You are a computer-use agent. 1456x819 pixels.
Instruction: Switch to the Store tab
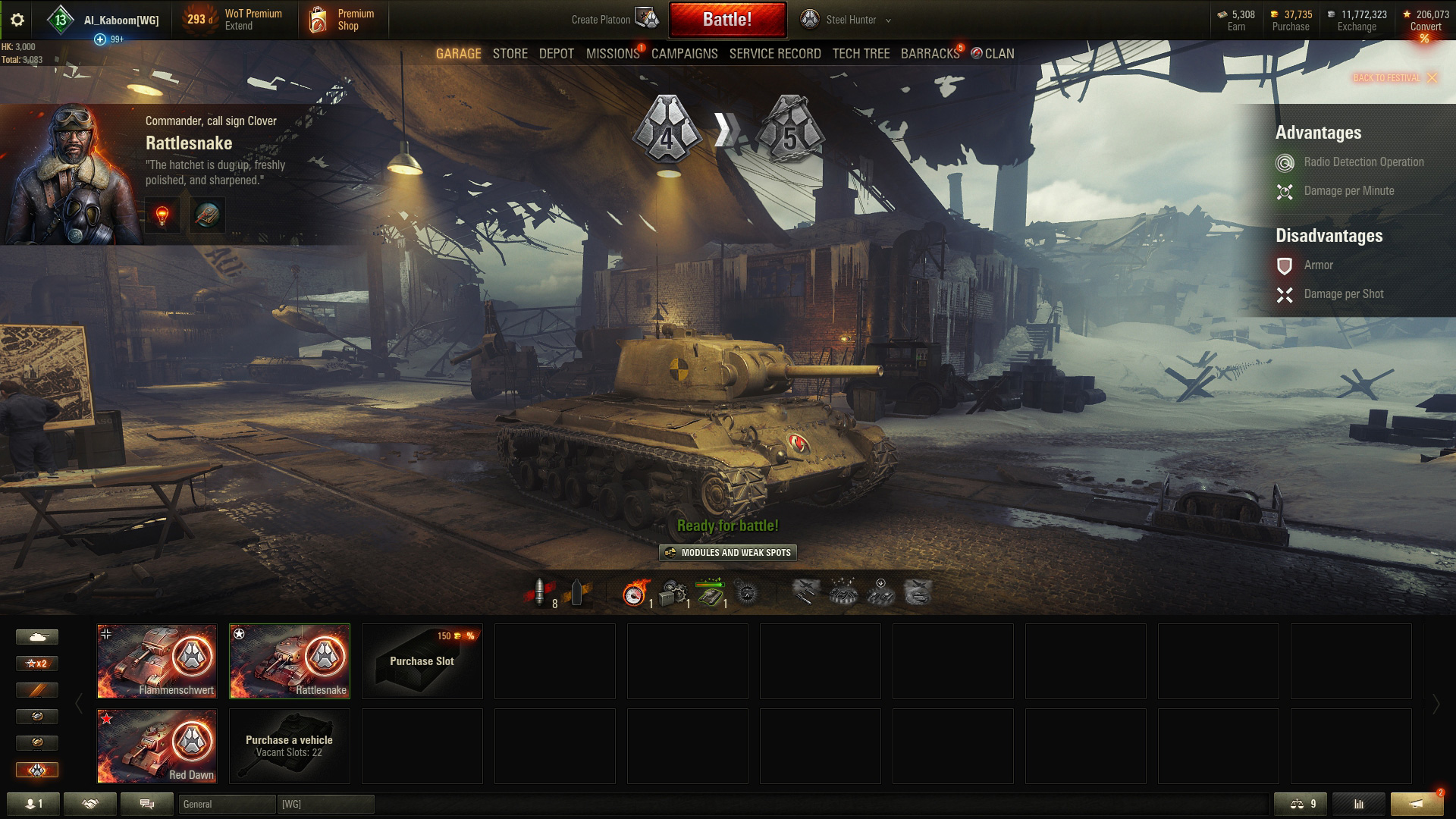tap(510, 54)
